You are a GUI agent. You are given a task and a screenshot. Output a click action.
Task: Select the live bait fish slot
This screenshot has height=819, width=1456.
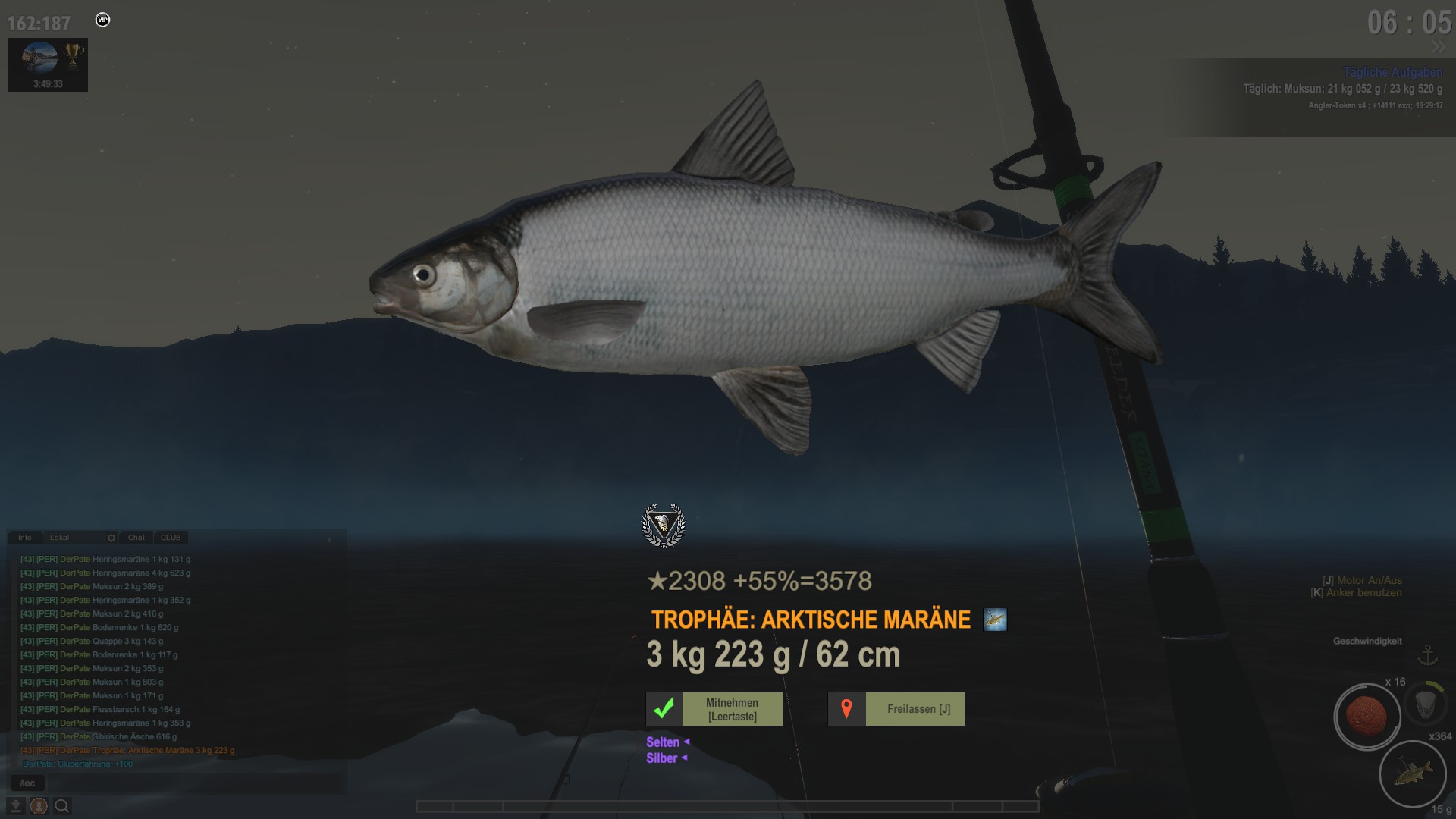[x=1412, y=773]
